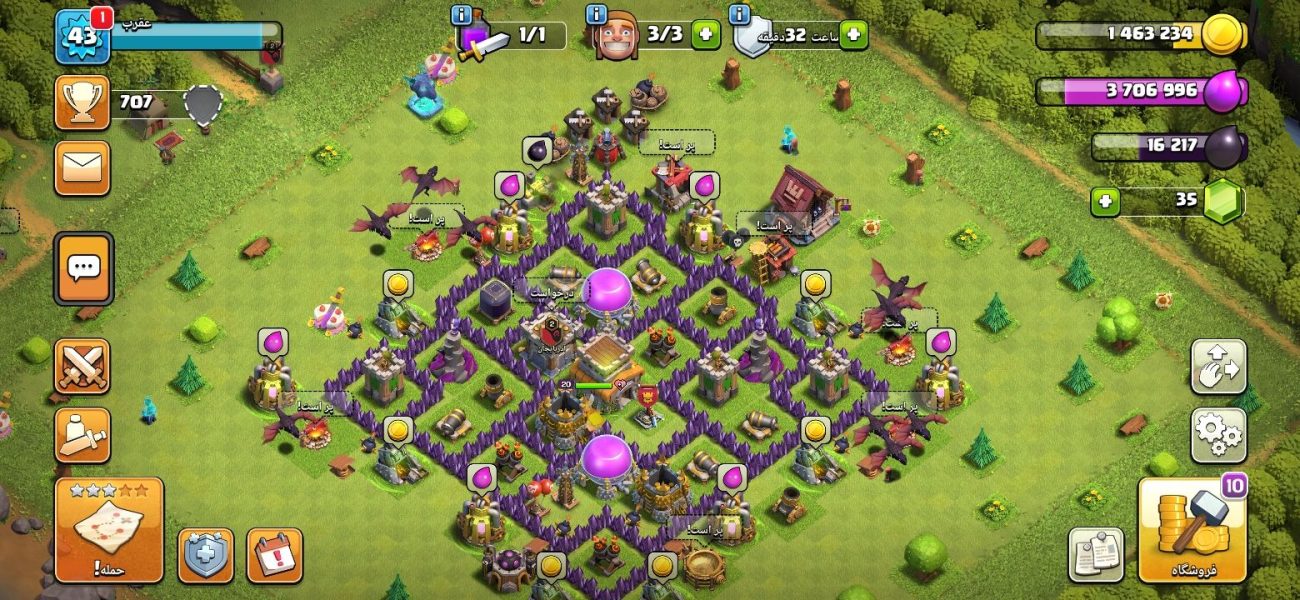Open the Attack map button
The width and height of the screenshot is (1300, 600).
click(109, 530)
